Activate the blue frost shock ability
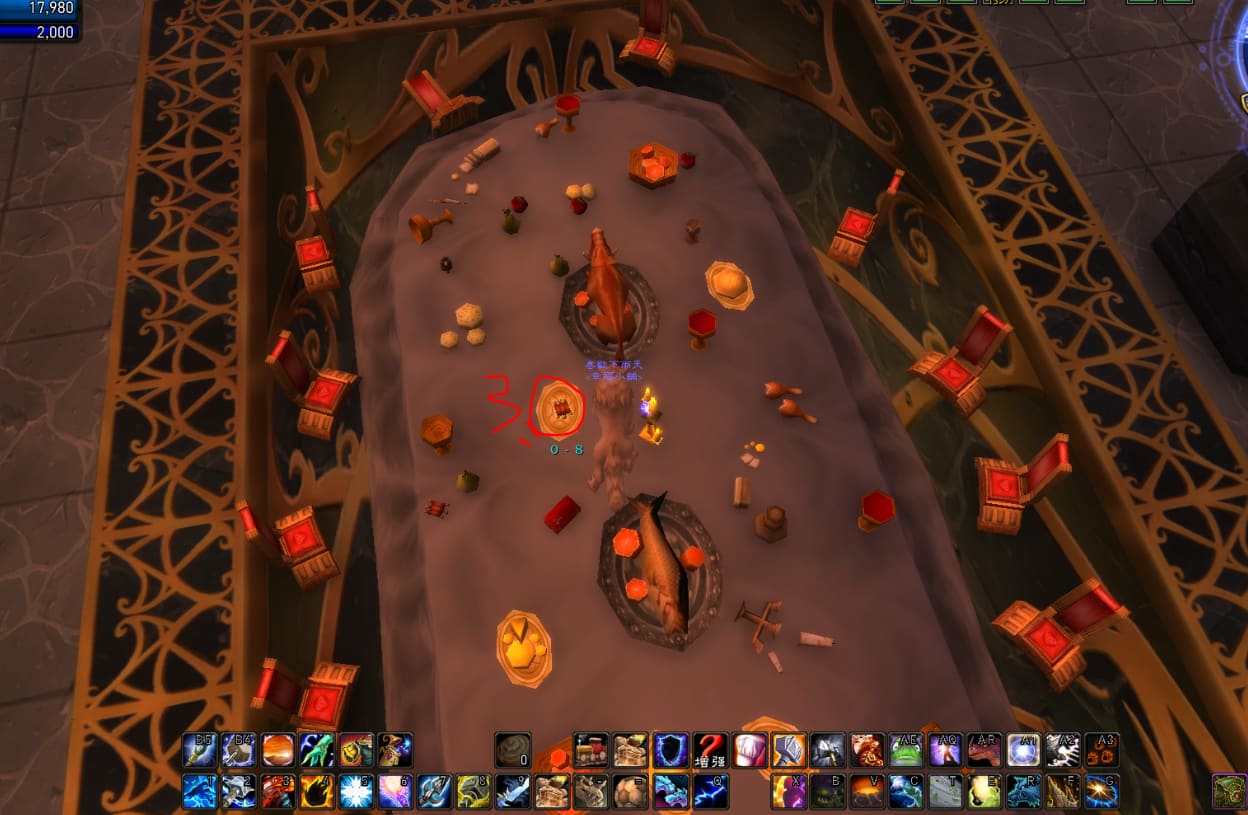The width and height of the screenshot is (1248, 815). point(358,791)
